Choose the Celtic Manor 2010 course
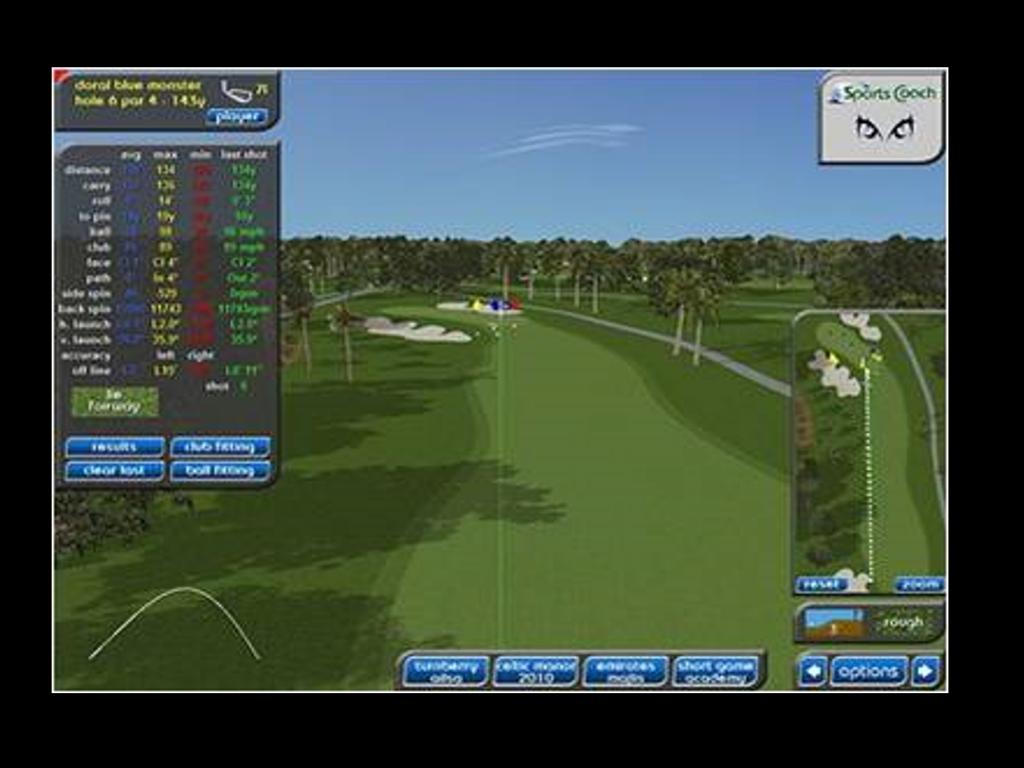Viewport: 1024px width, 768px height. (x=535, y=671)
